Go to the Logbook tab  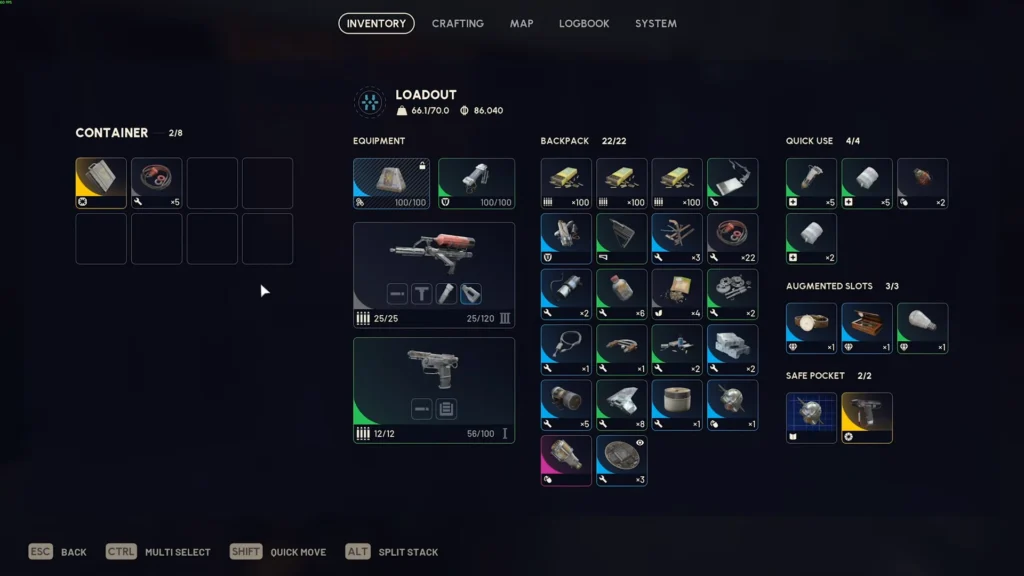pos(584,23)
